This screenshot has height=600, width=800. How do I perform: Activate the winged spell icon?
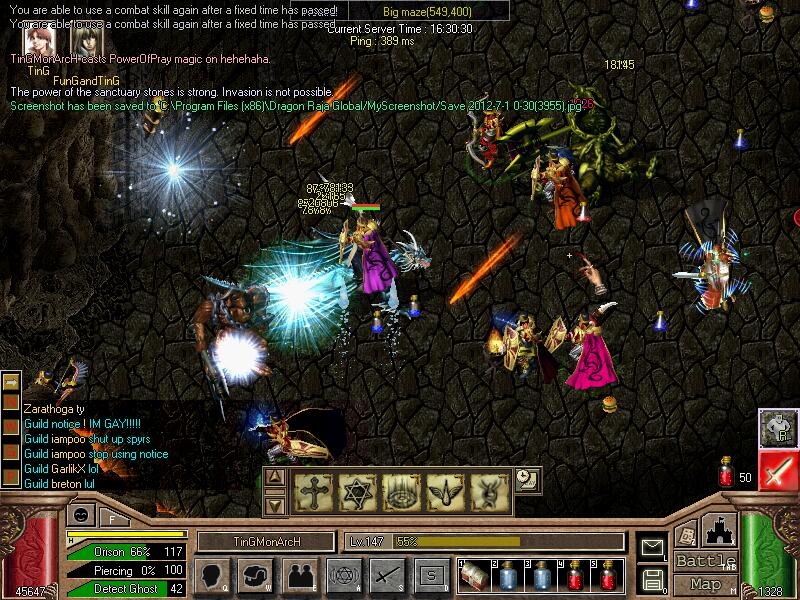click(x=442, y=492)
